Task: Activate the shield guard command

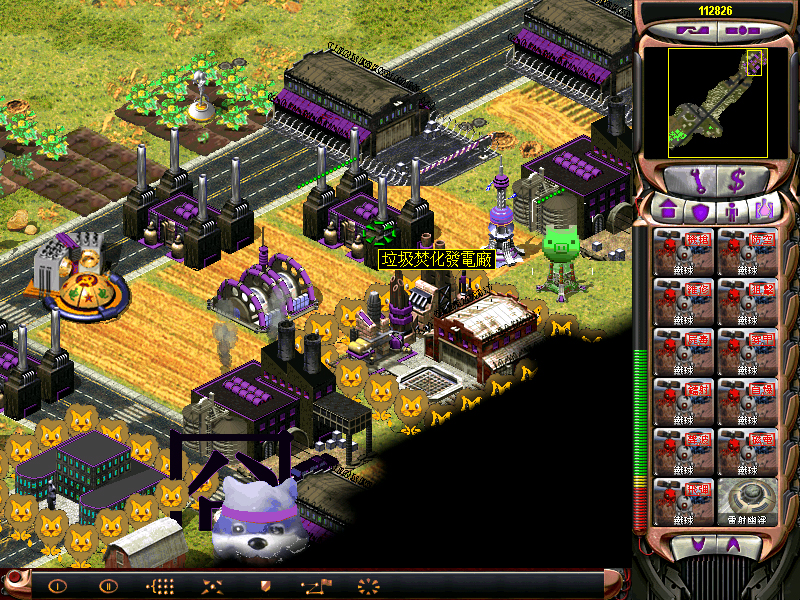Action: coord(265,586)
